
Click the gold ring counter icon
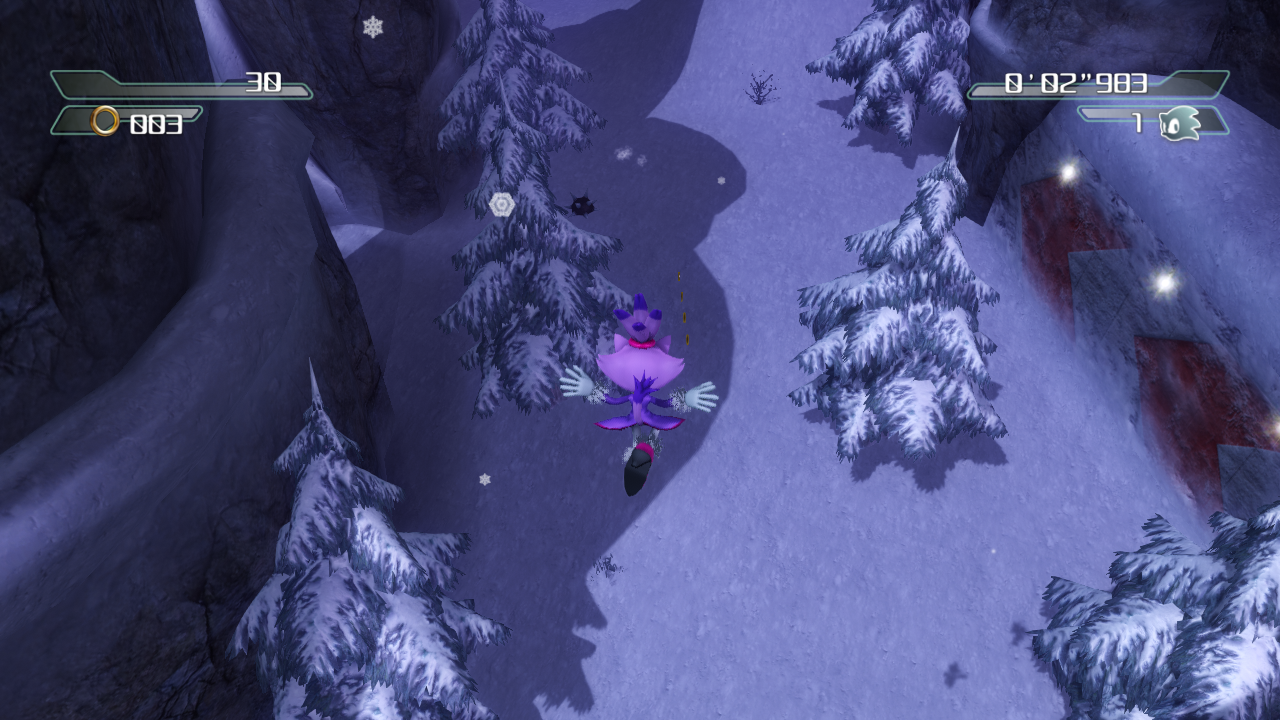[x=105, y=122]
